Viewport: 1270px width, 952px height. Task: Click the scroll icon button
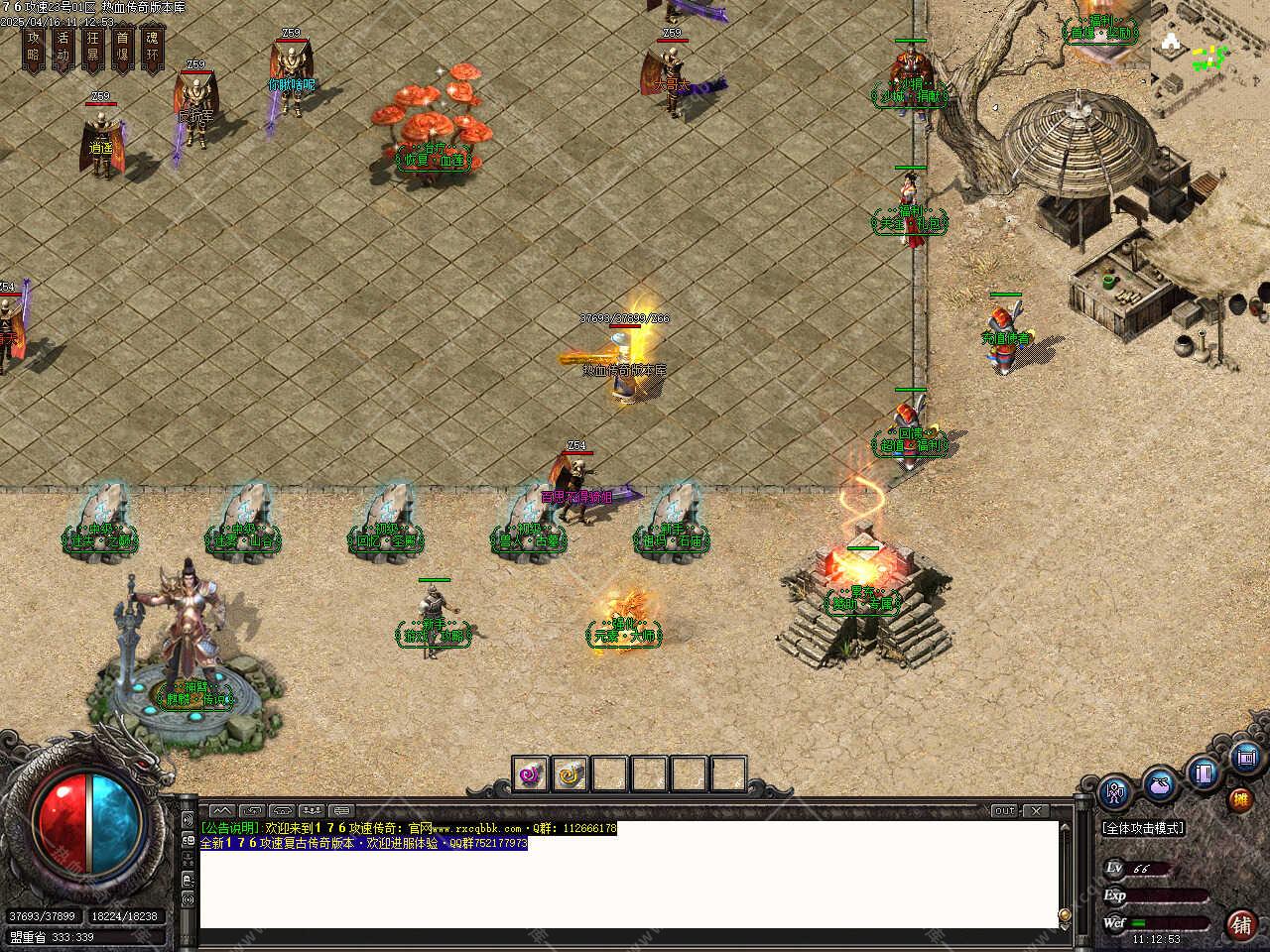point(1246,759)
